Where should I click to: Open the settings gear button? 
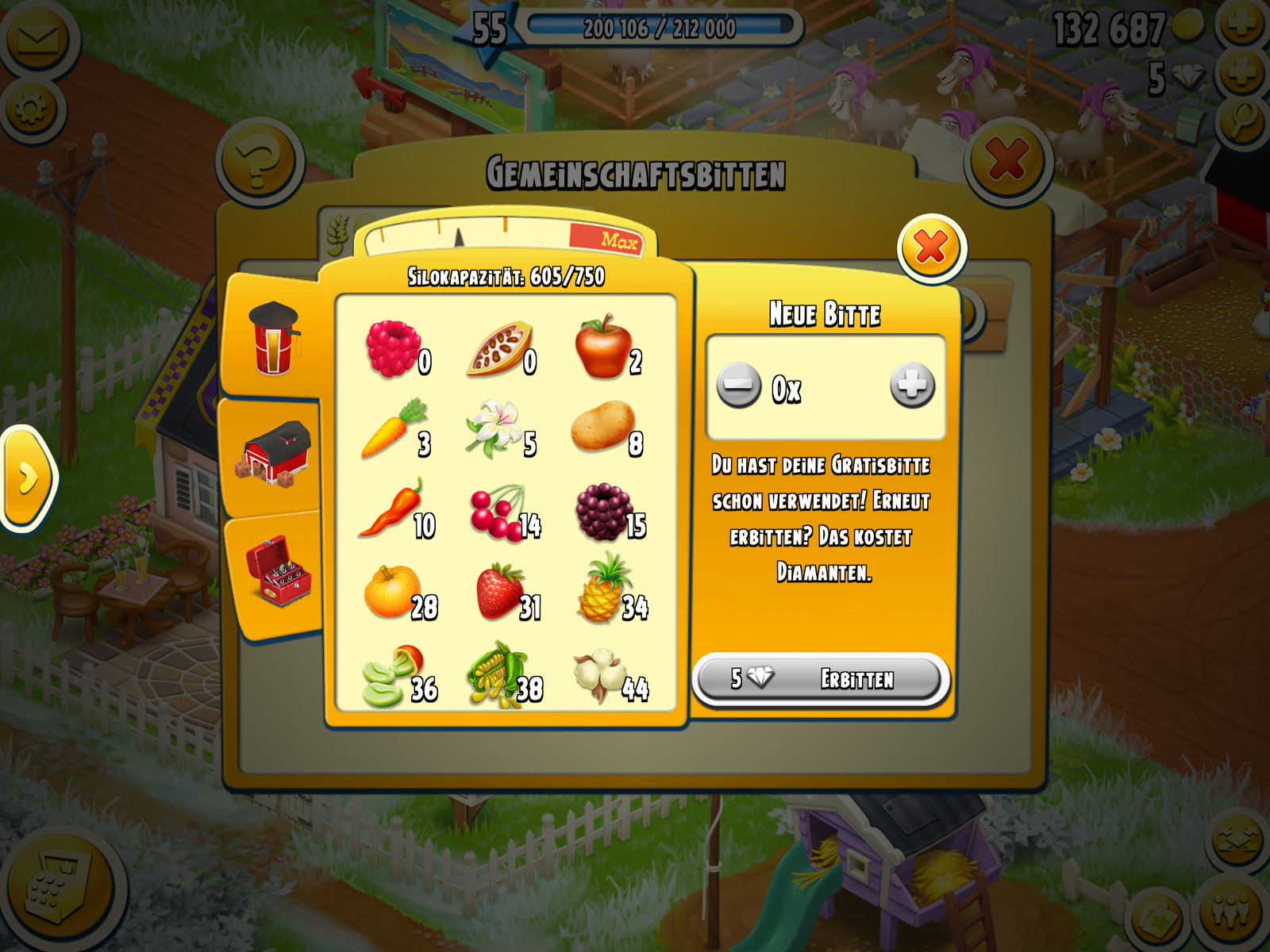(x=32, y=109)
